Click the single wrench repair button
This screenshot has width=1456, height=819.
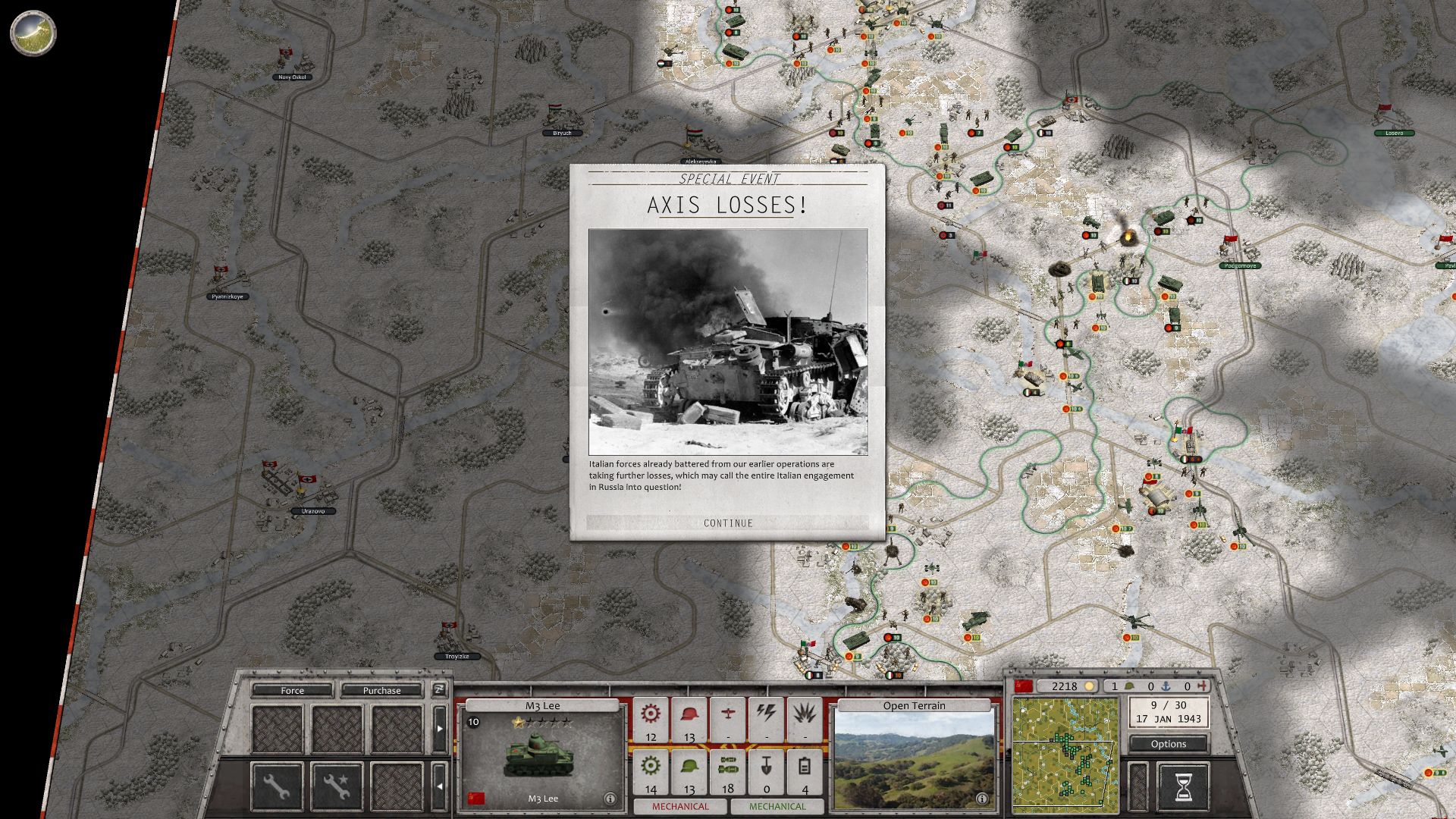pyautogui.click(x=276, y=787)
